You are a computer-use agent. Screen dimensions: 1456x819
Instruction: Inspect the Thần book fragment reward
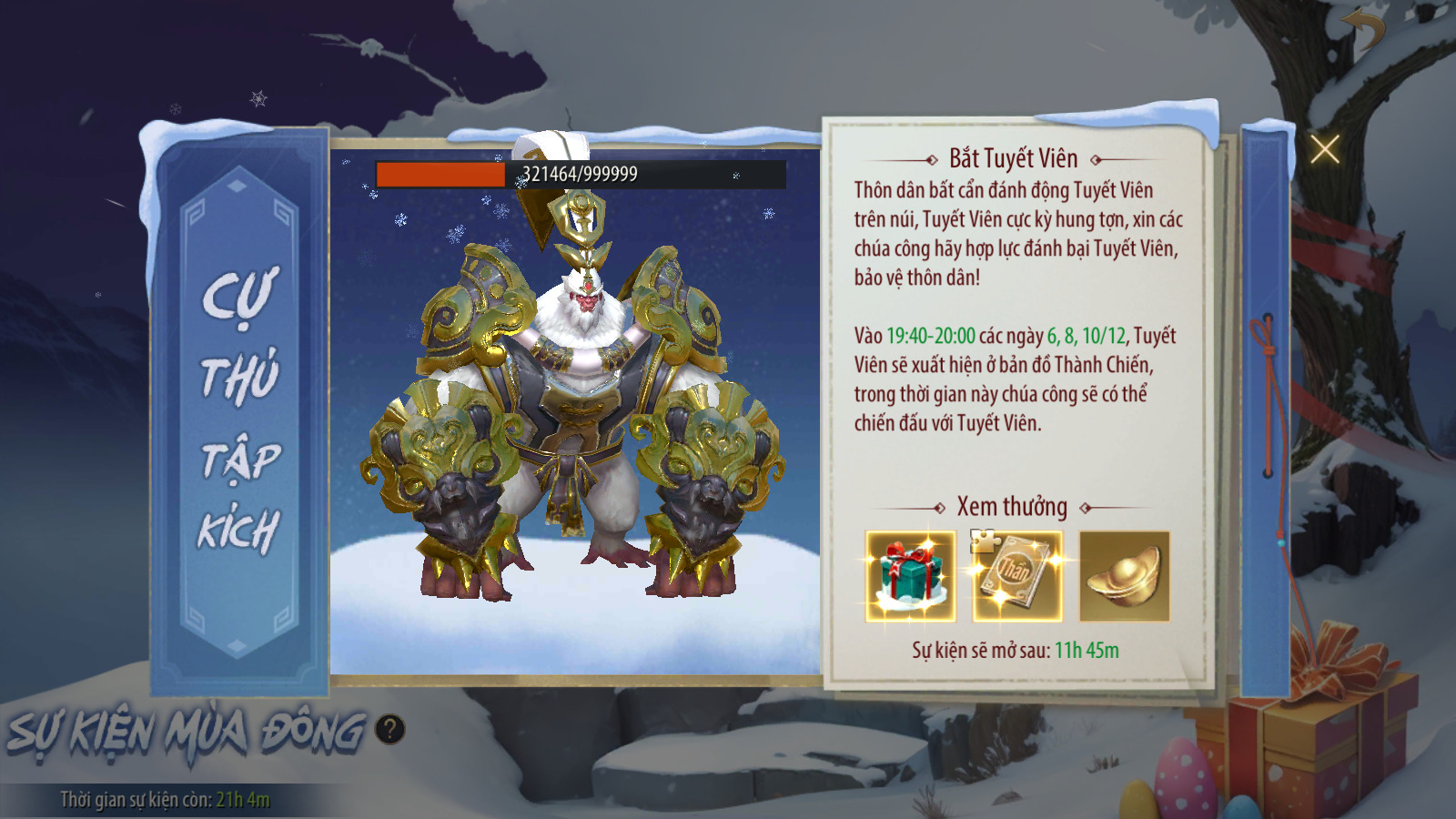pos(1016,577)
